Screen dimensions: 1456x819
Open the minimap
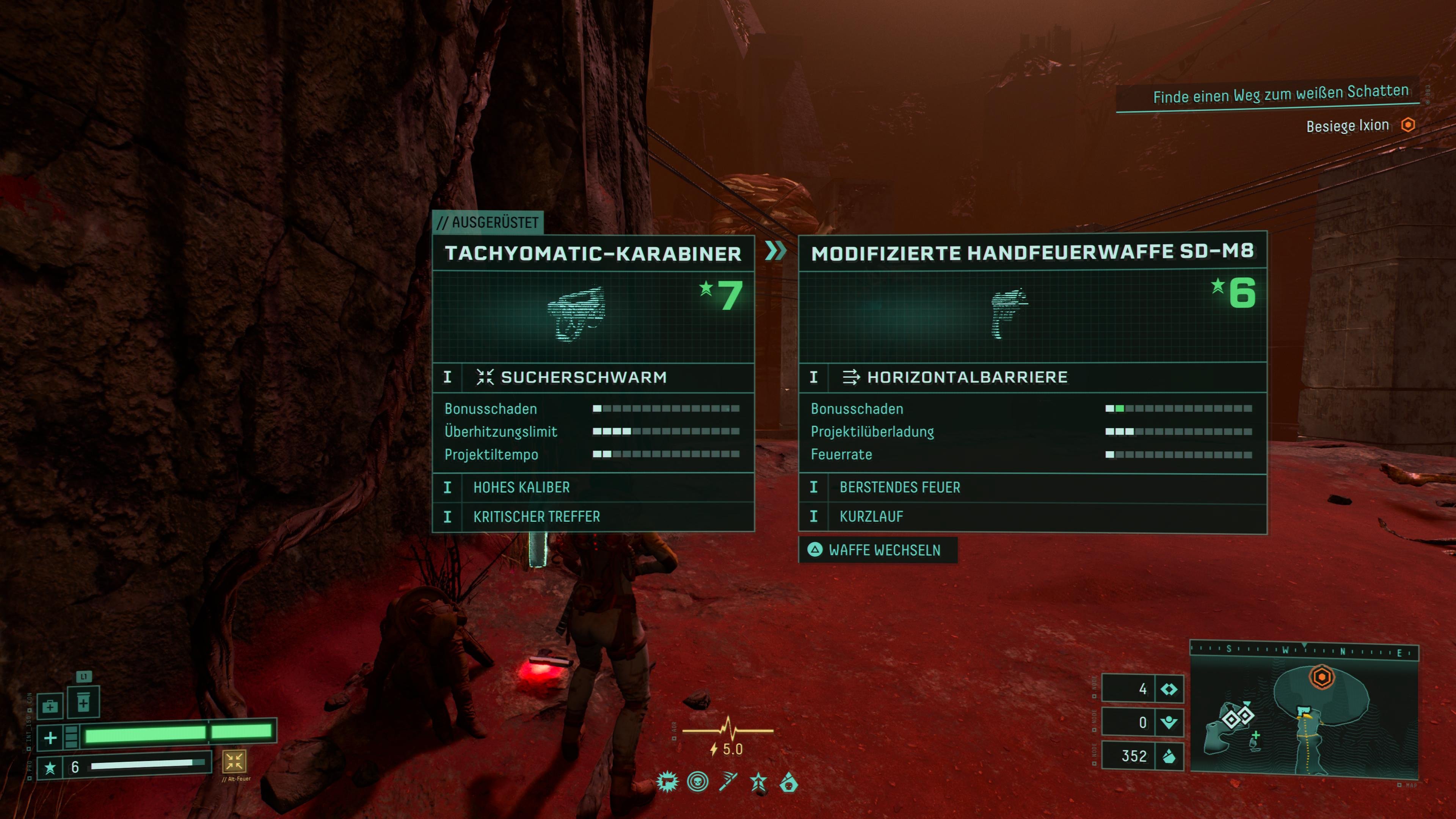1304,718
